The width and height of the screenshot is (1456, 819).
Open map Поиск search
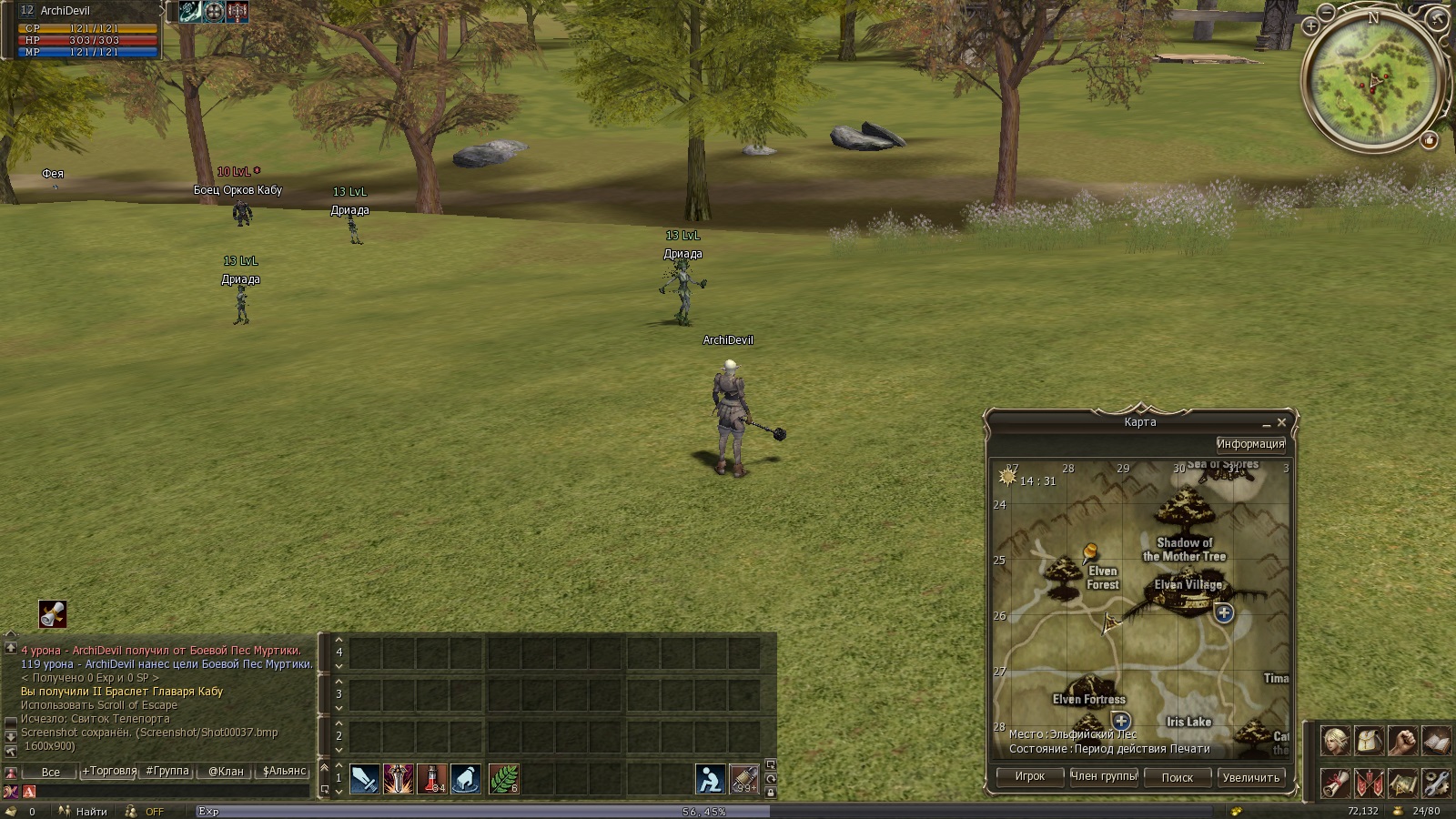(x=1177, y=778)
